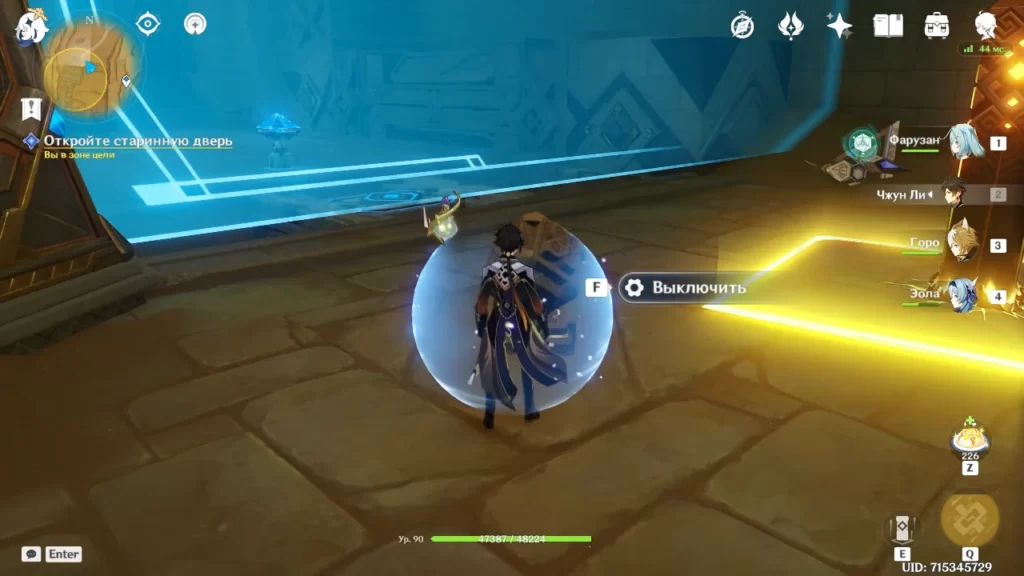The height and width of the screenshot is (576, 1024).
Task: Open the chat speech bubble icon
Action: coord(31,554)
